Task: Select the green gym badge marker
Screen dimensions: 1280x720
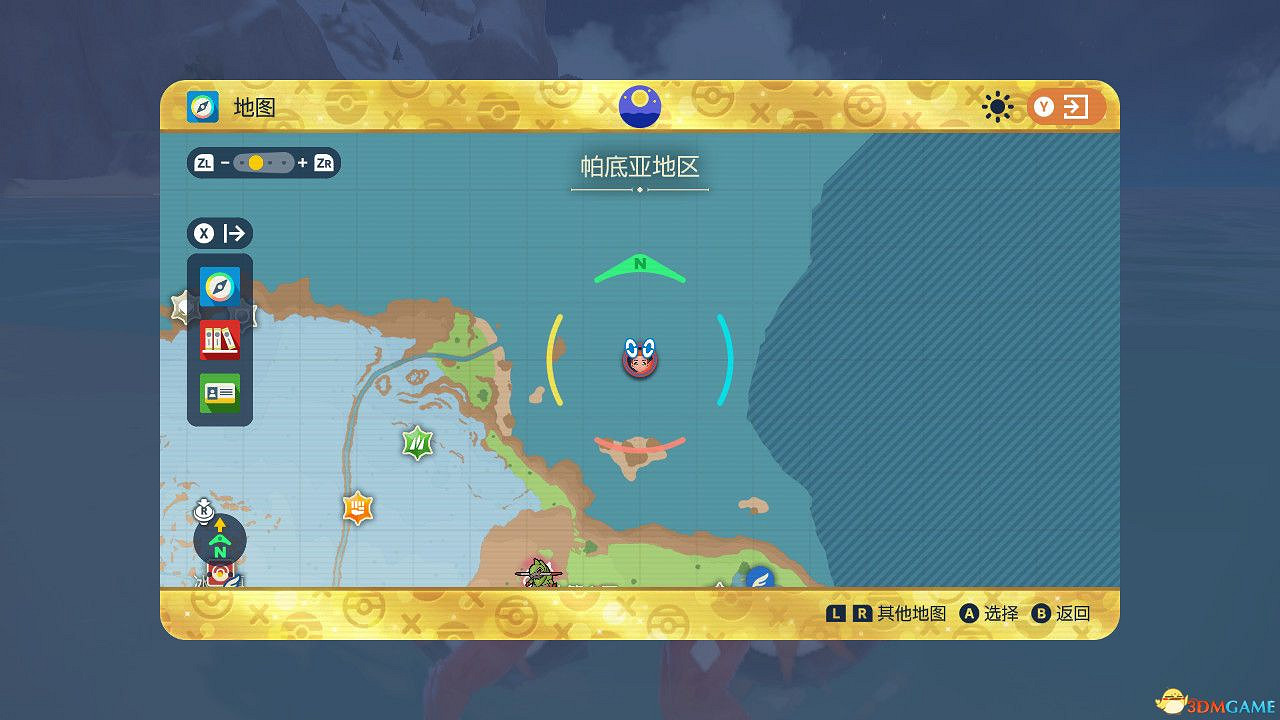Action: [415, 443]
